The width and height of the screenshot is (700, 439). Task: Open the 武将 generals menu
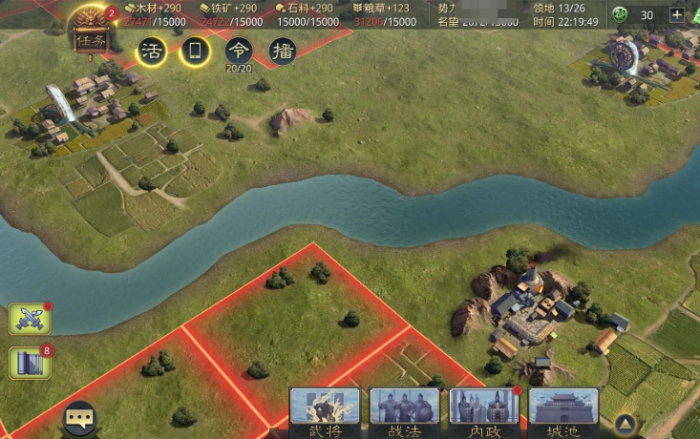[x=324, y=410]
